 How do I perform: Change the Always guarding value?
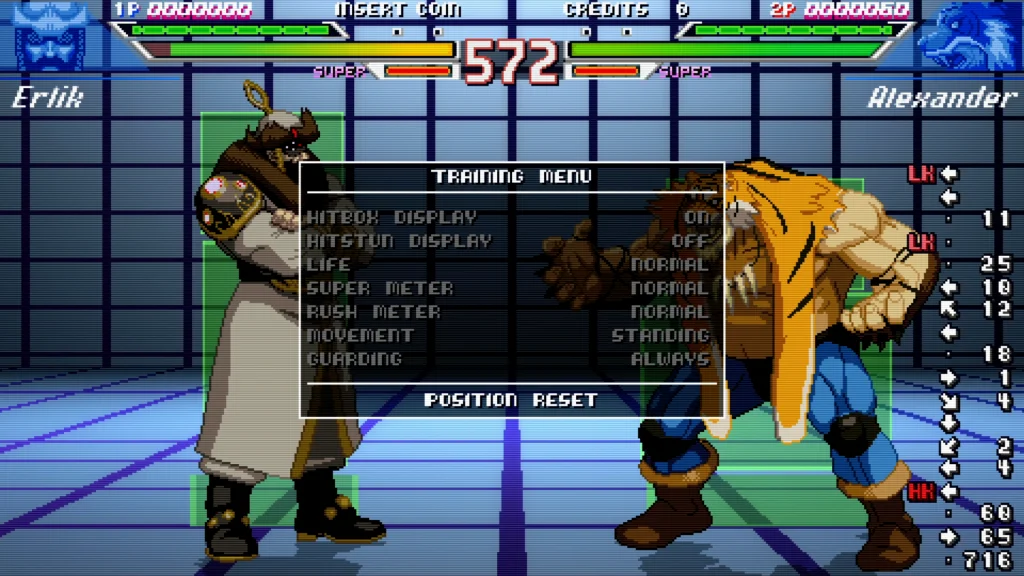[x=670, y=359]
